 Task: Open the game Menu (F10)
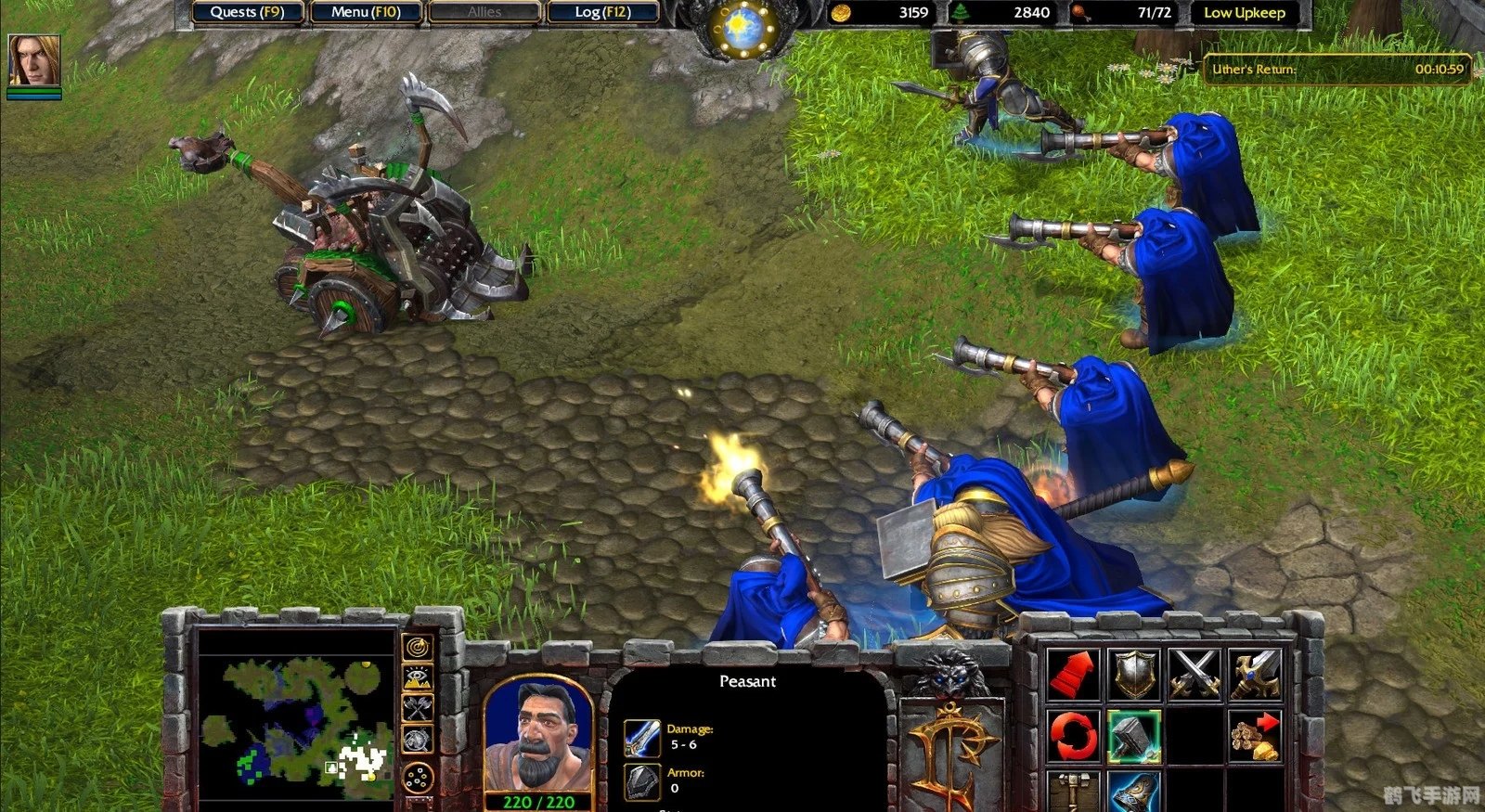pos(366,12)
